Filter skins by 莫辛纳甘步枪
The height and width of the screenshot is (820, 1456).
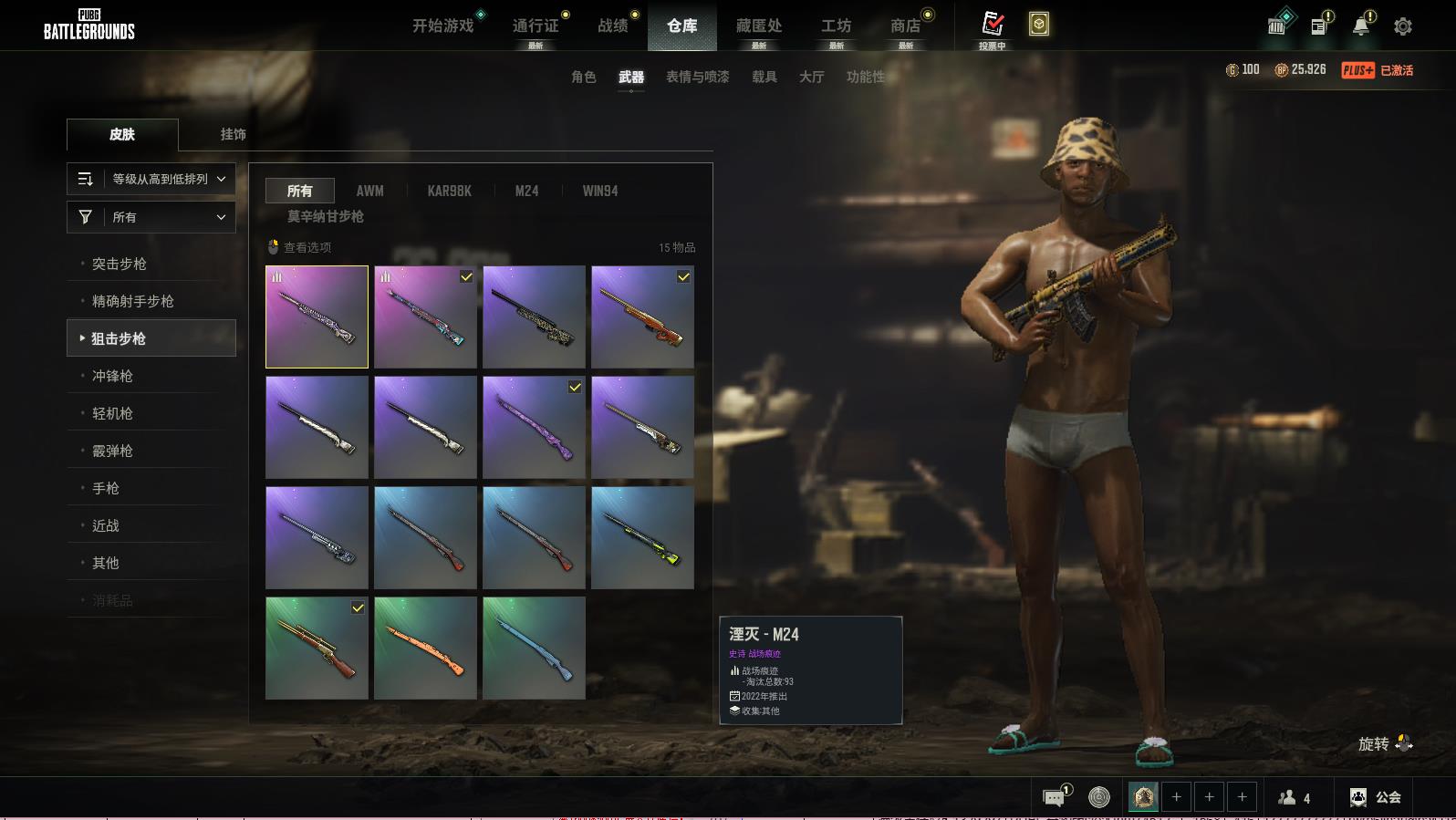(326, 216)
